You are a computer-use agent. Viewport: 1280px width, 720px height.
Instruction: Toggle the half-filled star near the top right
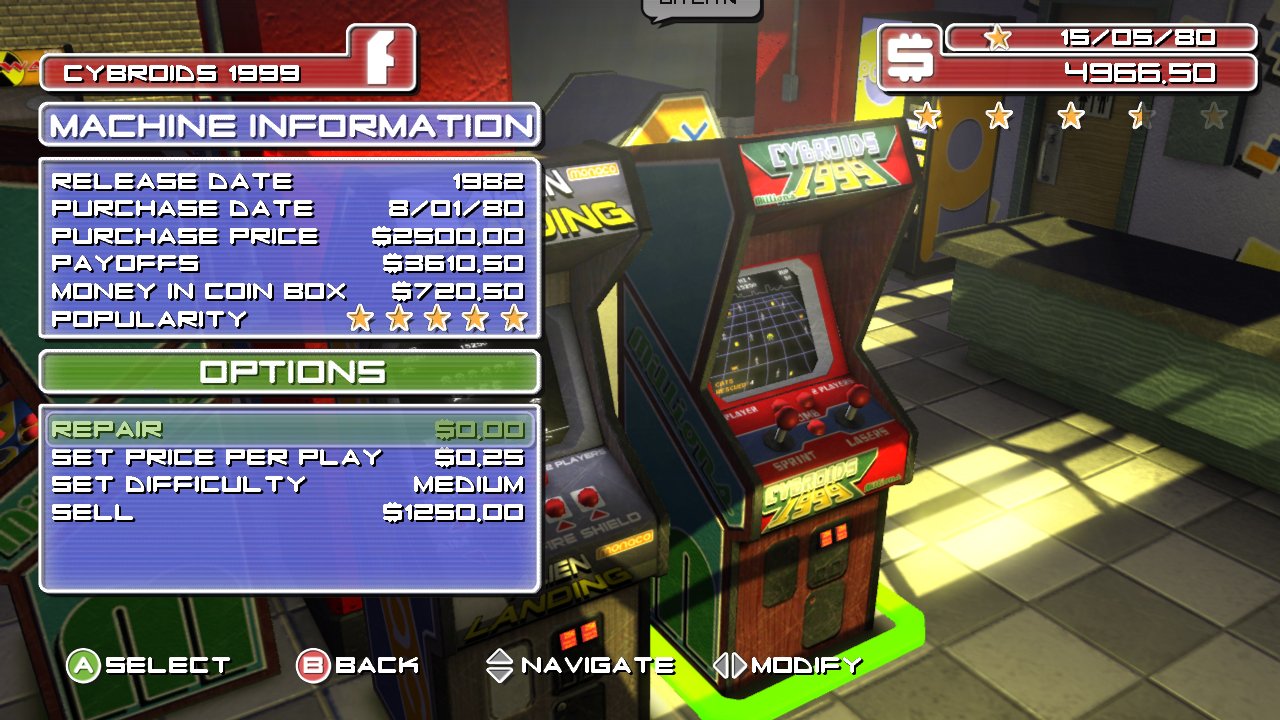click(1141, 117)
